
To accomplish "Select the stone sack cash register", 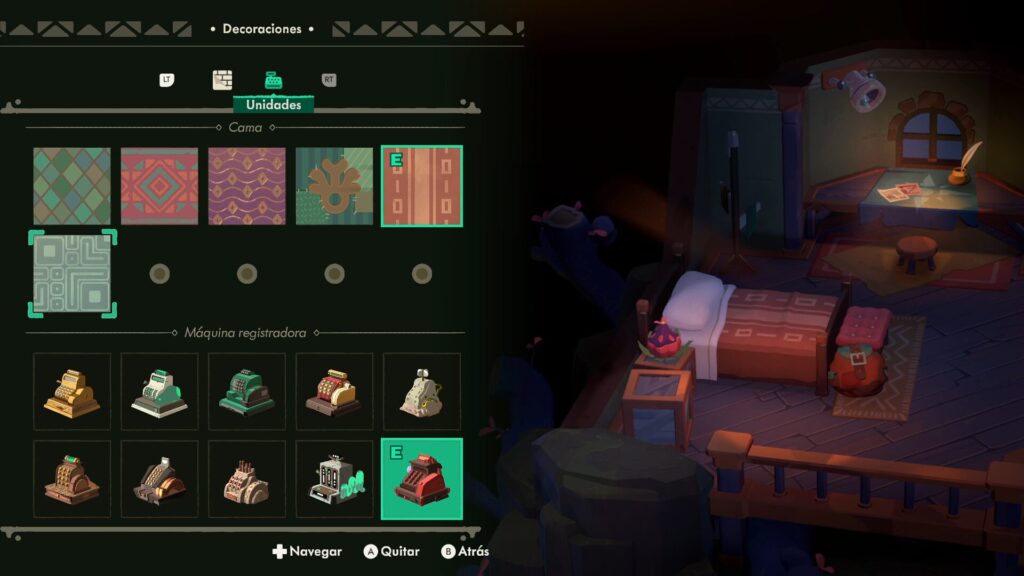I will [x=422, y=392].
